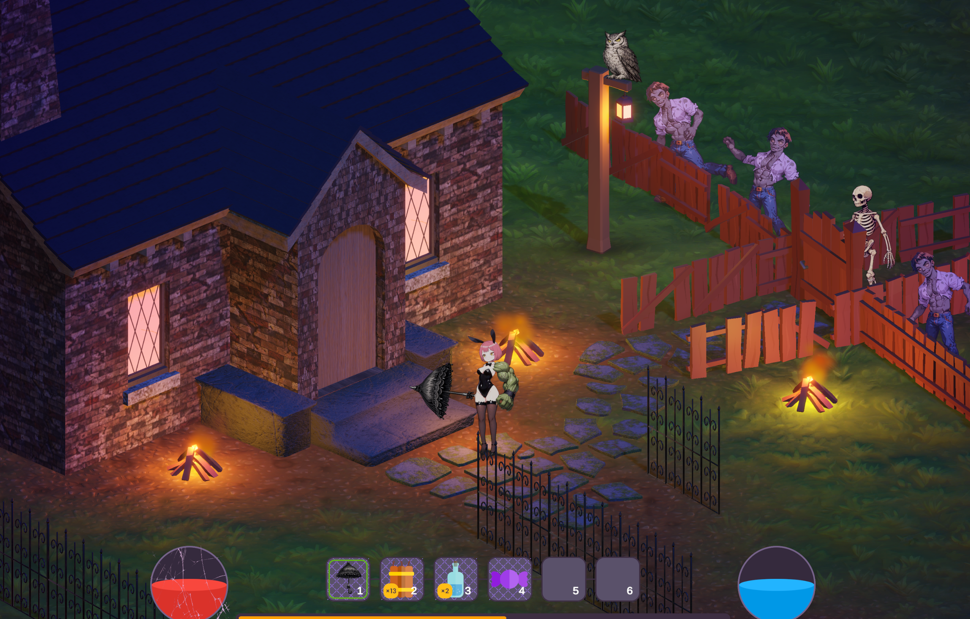This screenshot has height=619, width=970.
Task: Select empty hotbar slot 6
Action: point(618,579)
